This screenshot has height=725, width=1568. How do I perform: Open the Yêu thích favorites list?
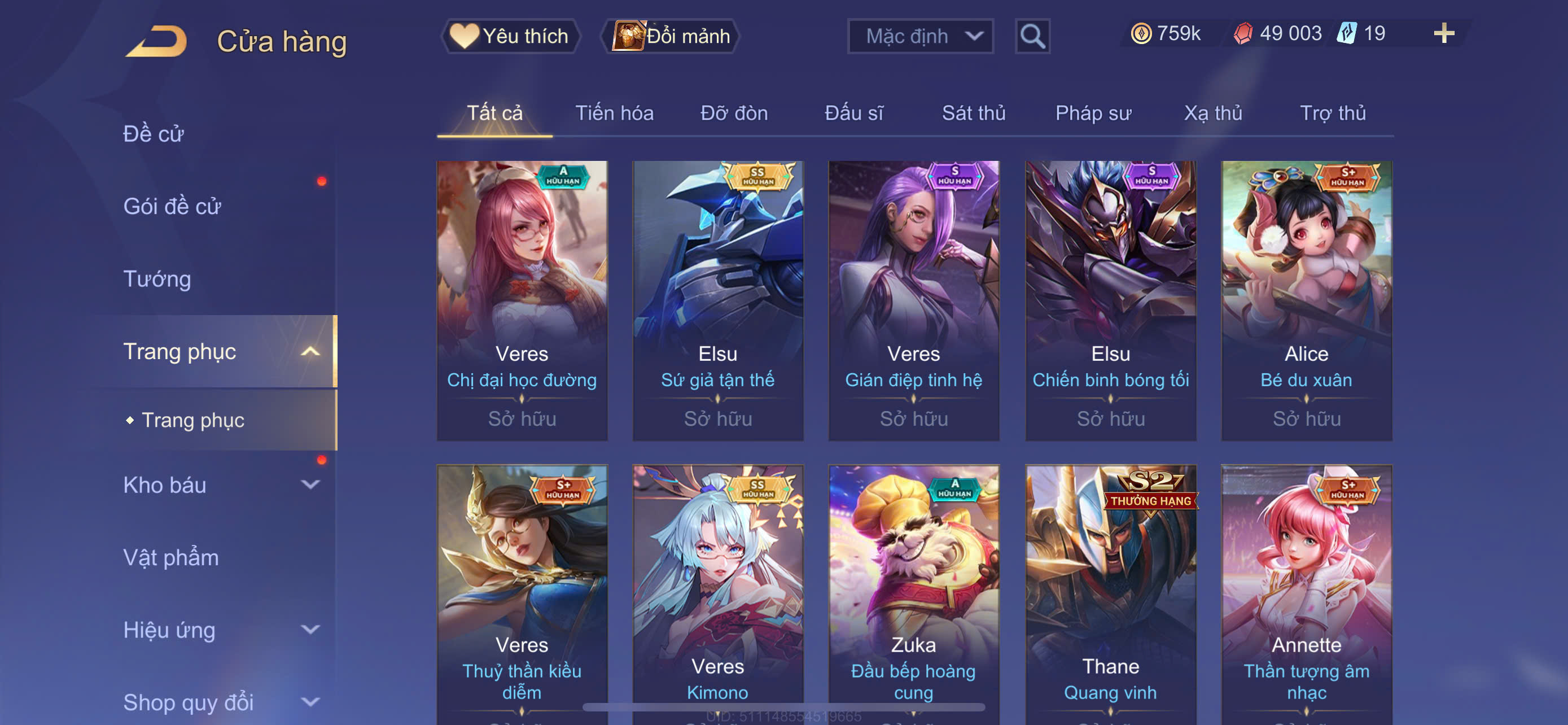[510, 36]
